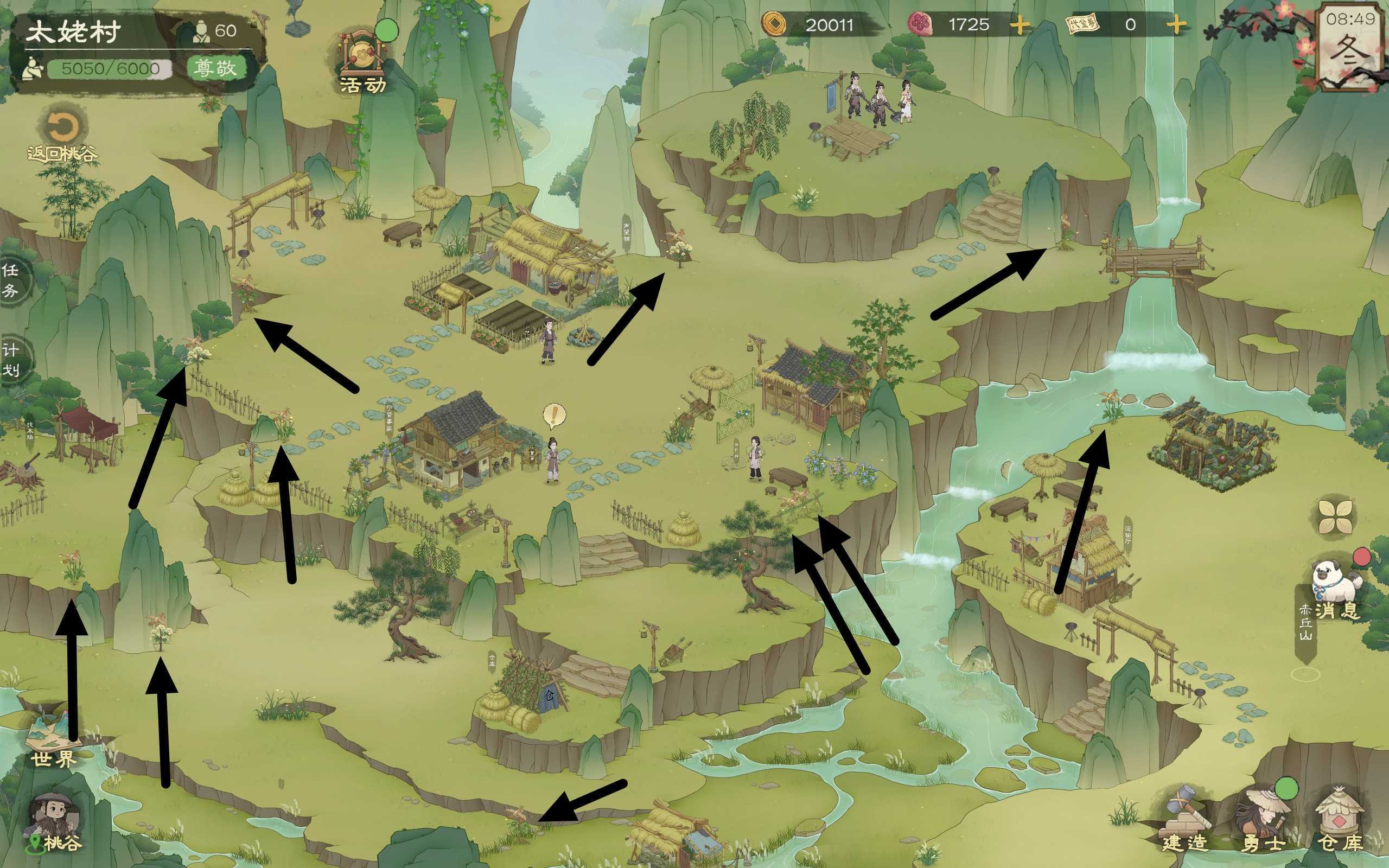The width and height of the screenshot is (1389, 868).
Task: Add more pink flower currency
Action: pos(1020,25)
